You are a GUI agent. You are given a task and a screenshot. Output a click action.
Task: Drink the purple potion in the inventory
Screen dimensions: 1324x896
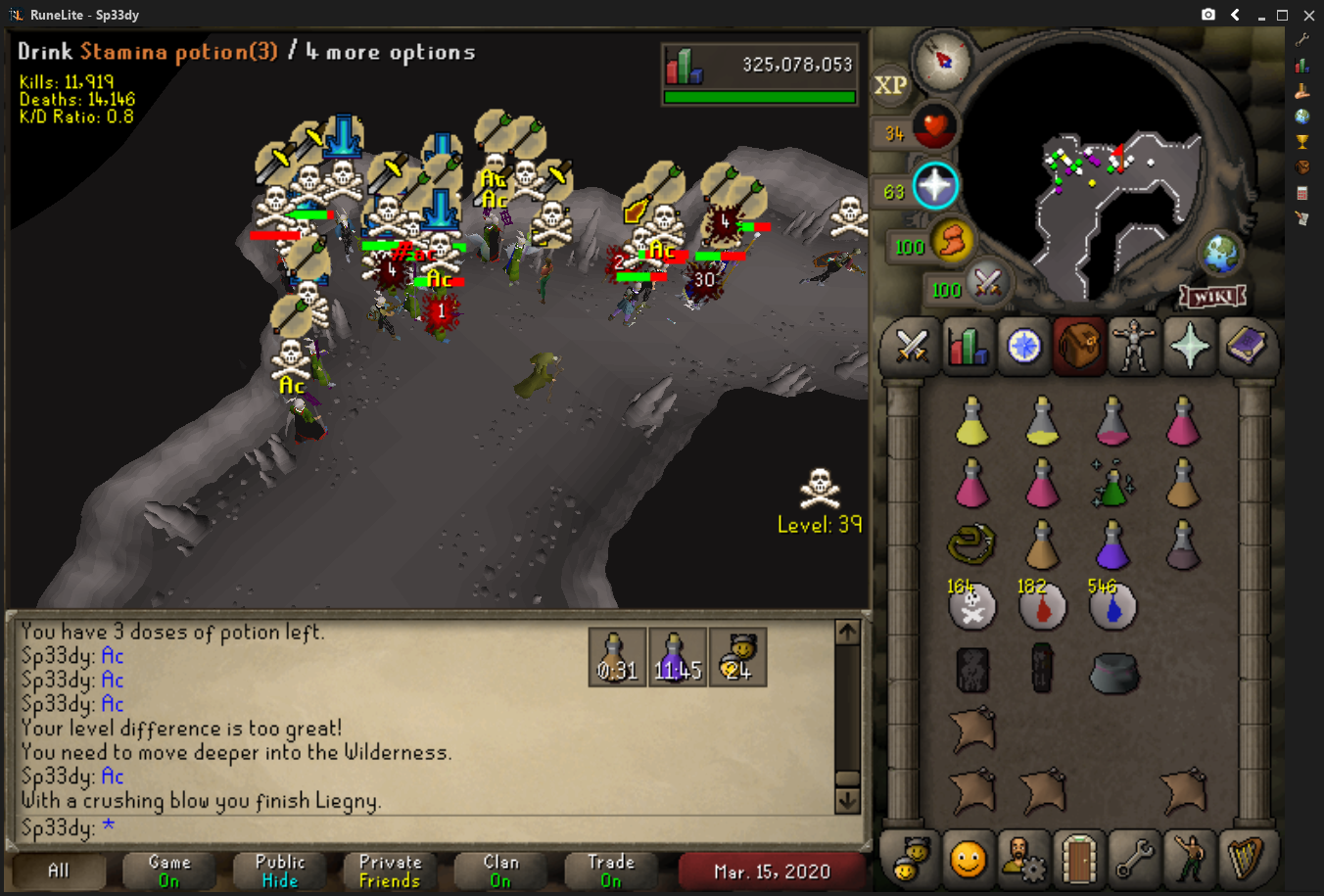point(1112,543)
